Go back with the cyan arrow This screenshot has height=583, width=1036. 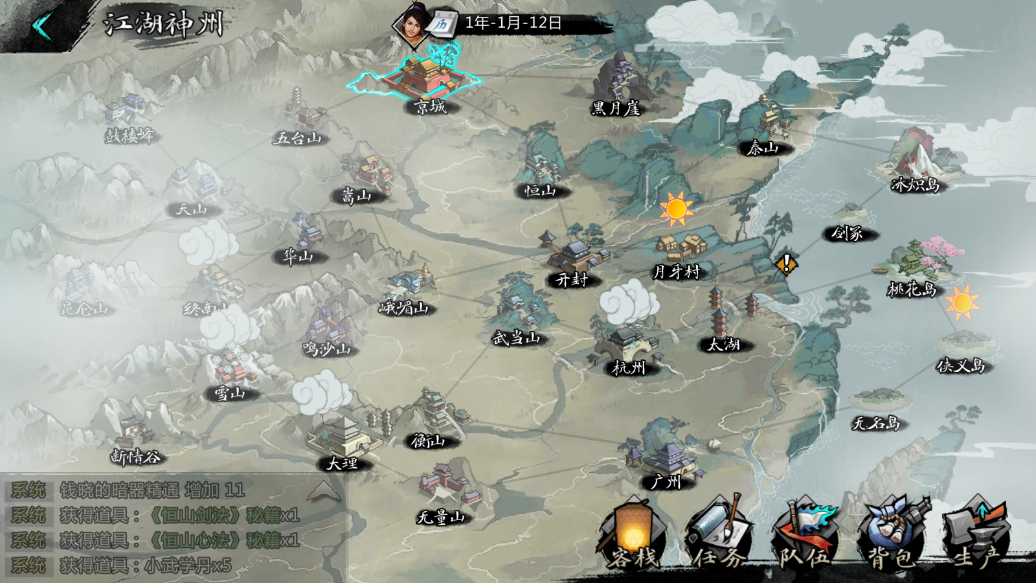tap(41, 27)
